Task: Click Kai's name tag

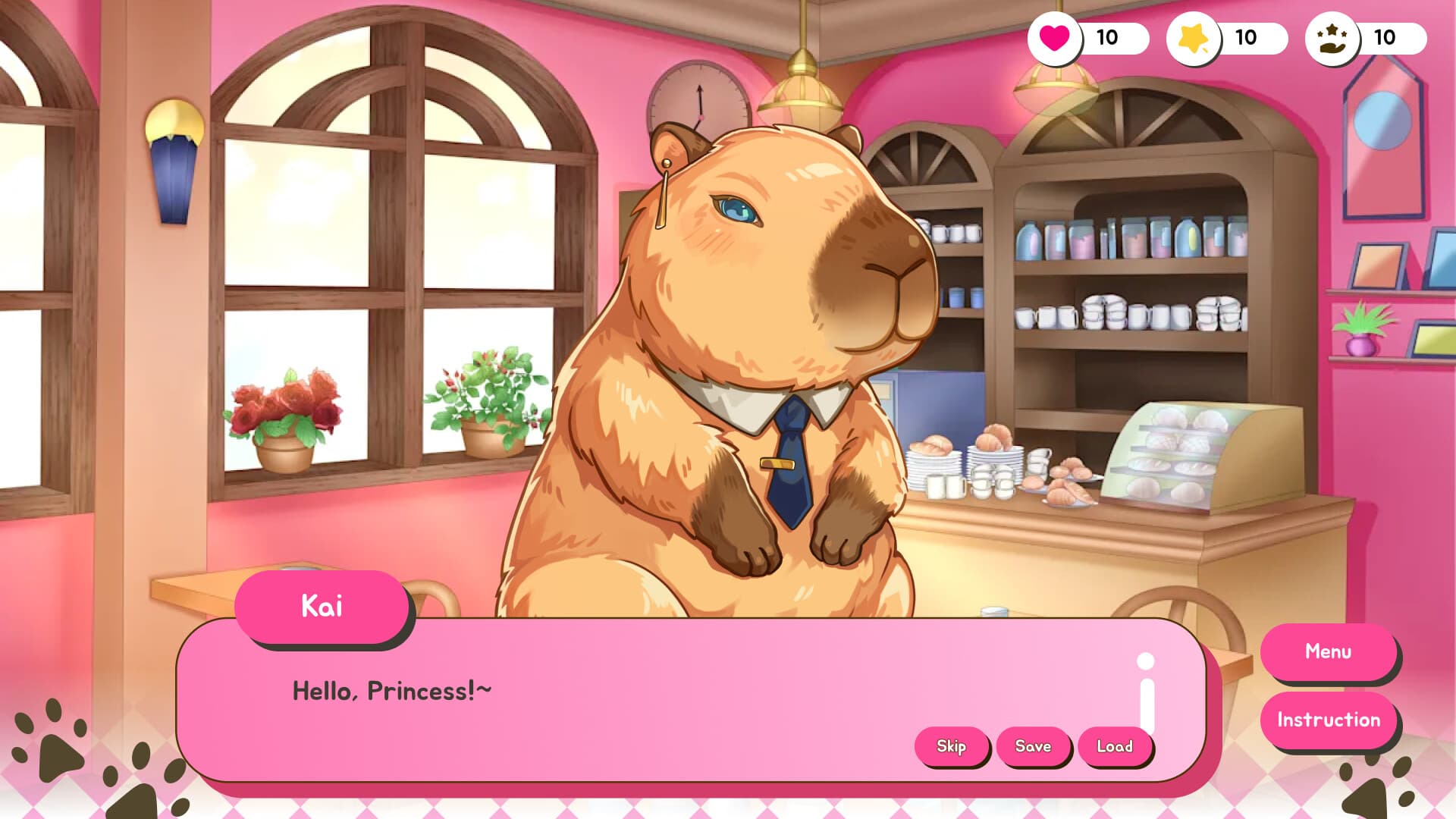Action: 322,606
